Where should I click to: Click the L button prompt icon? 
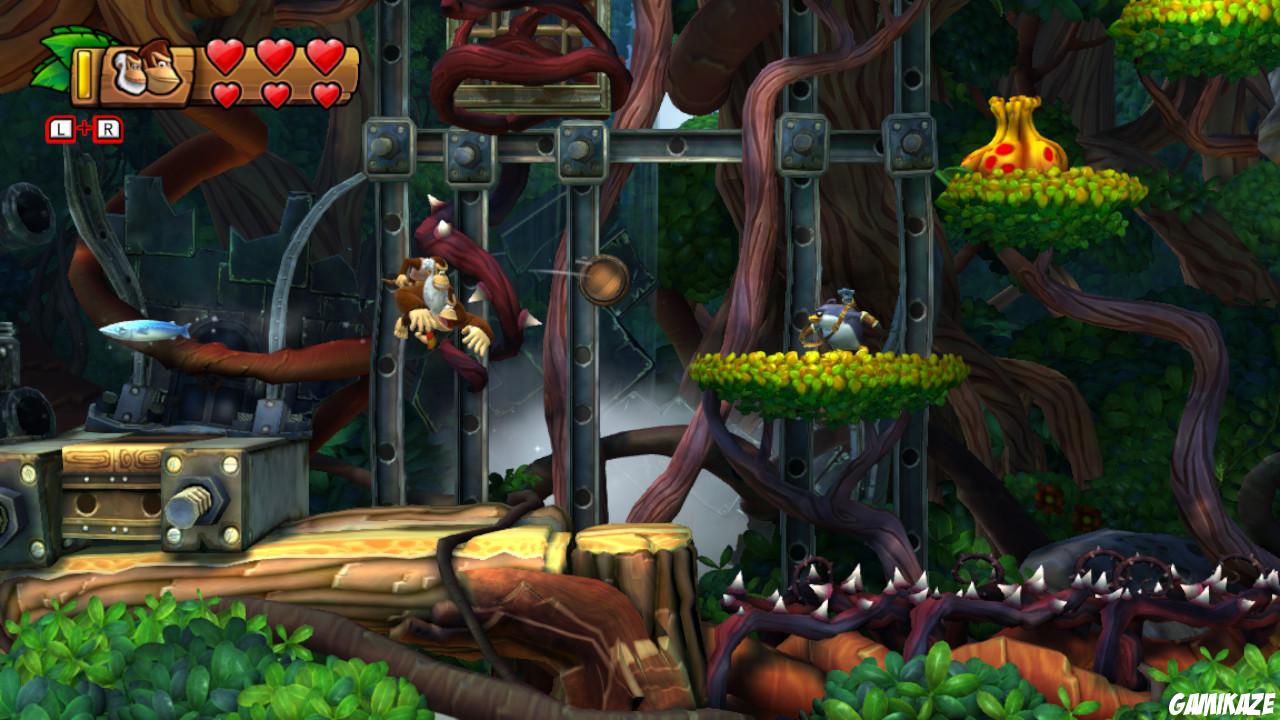point(61,128)
